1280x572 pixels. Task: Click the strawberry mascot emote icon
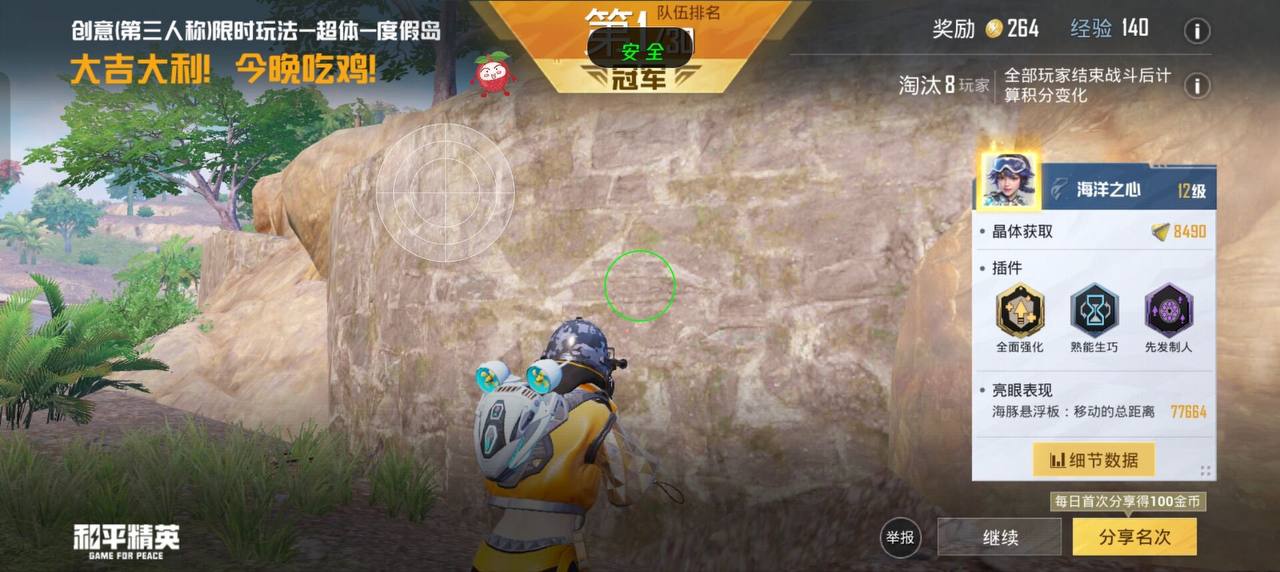coord(493,74)
